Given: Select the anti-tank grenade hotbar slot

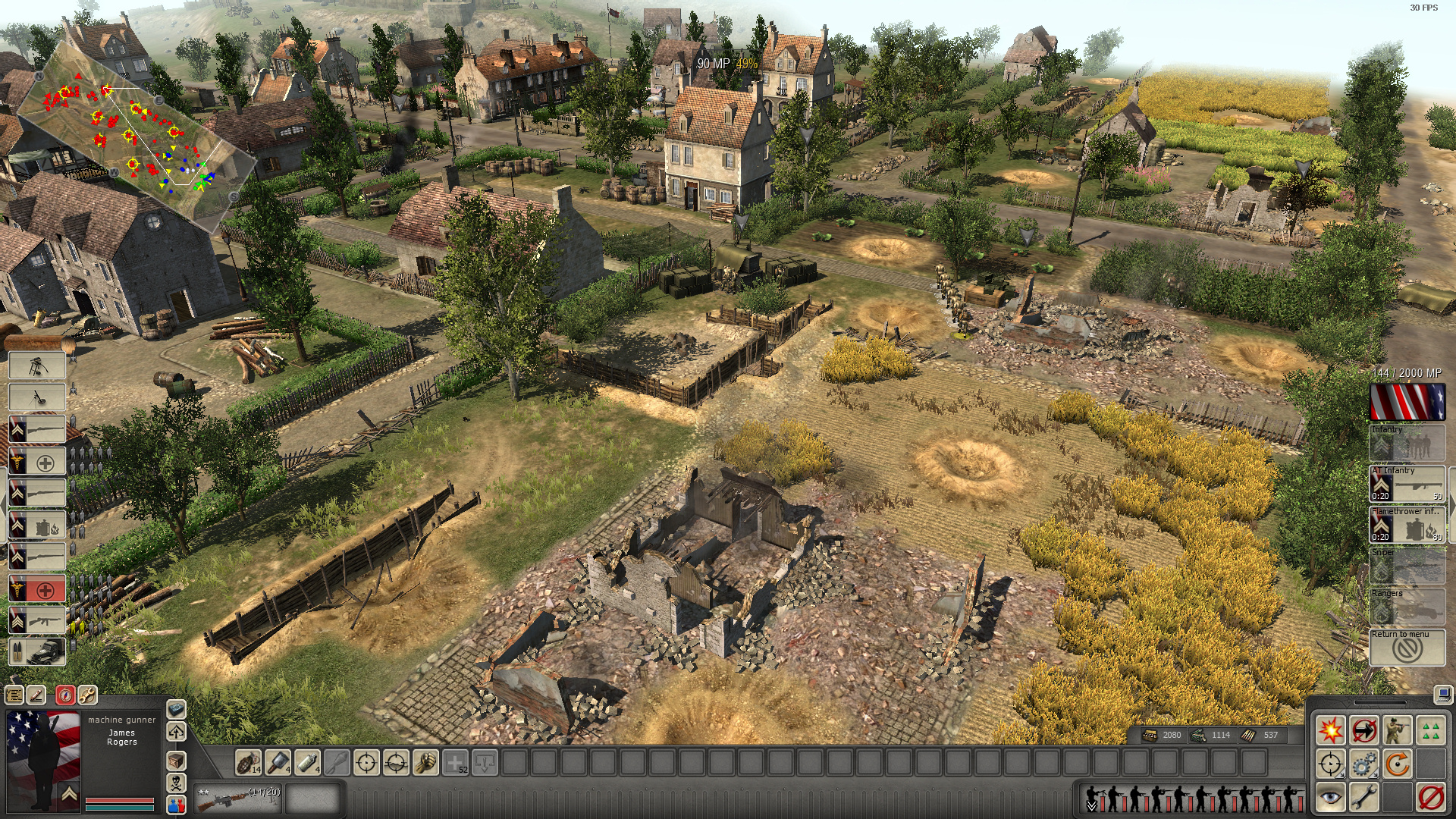Looking at the screenshot, I should click(278, 762).
